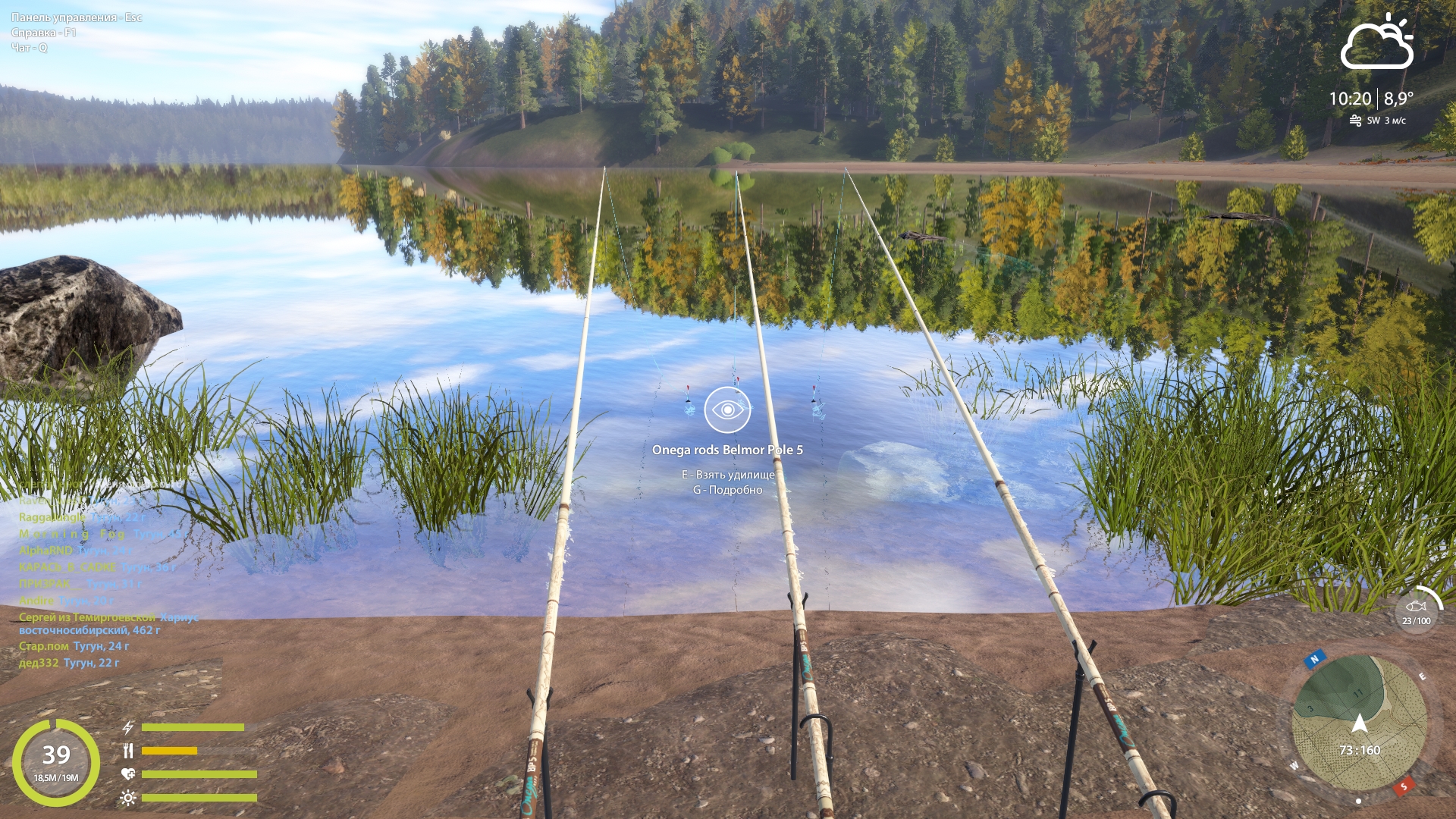
Task: Select the eye icon over the Belmor Pole rod
Action: (727, 409)
